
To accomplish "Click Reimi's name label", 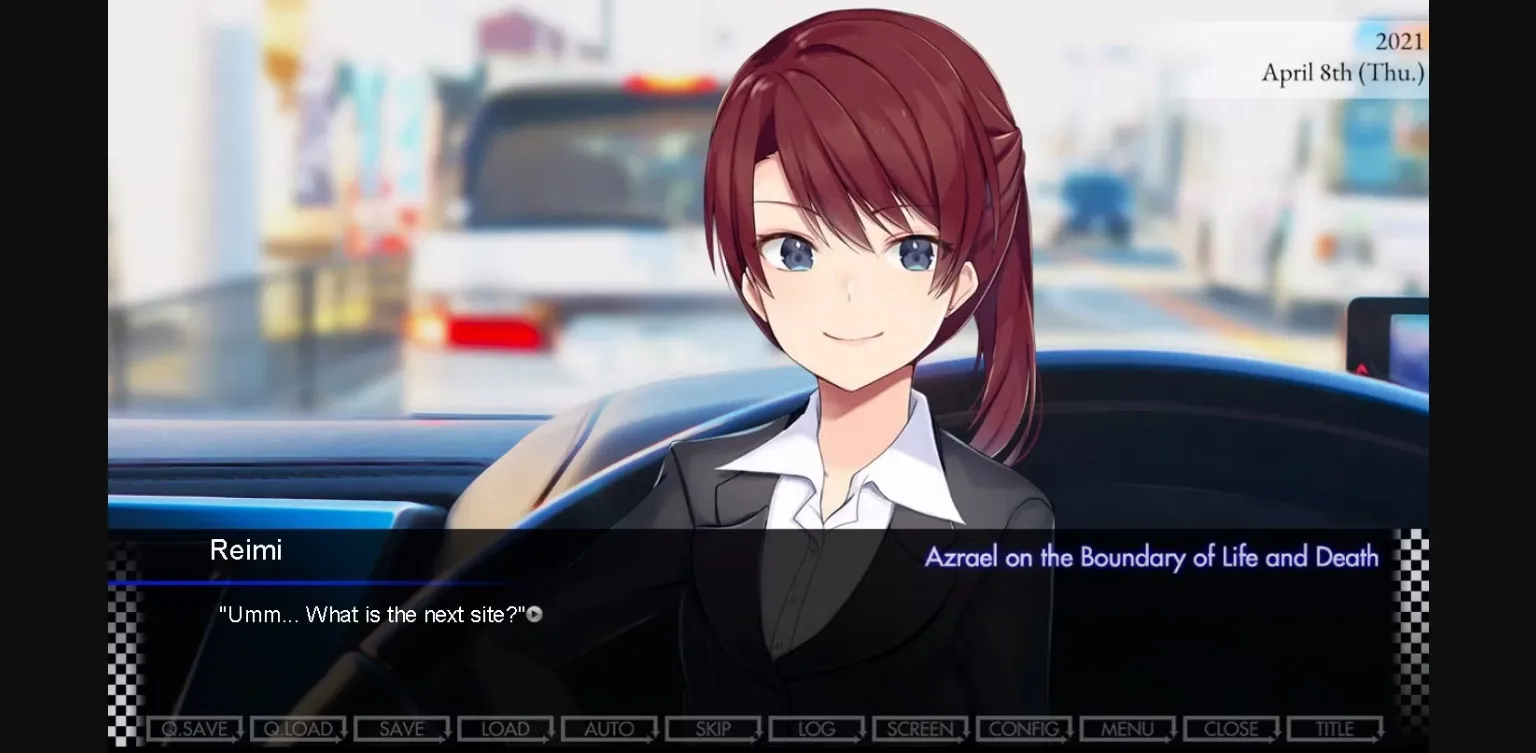I will pos(246,550).
